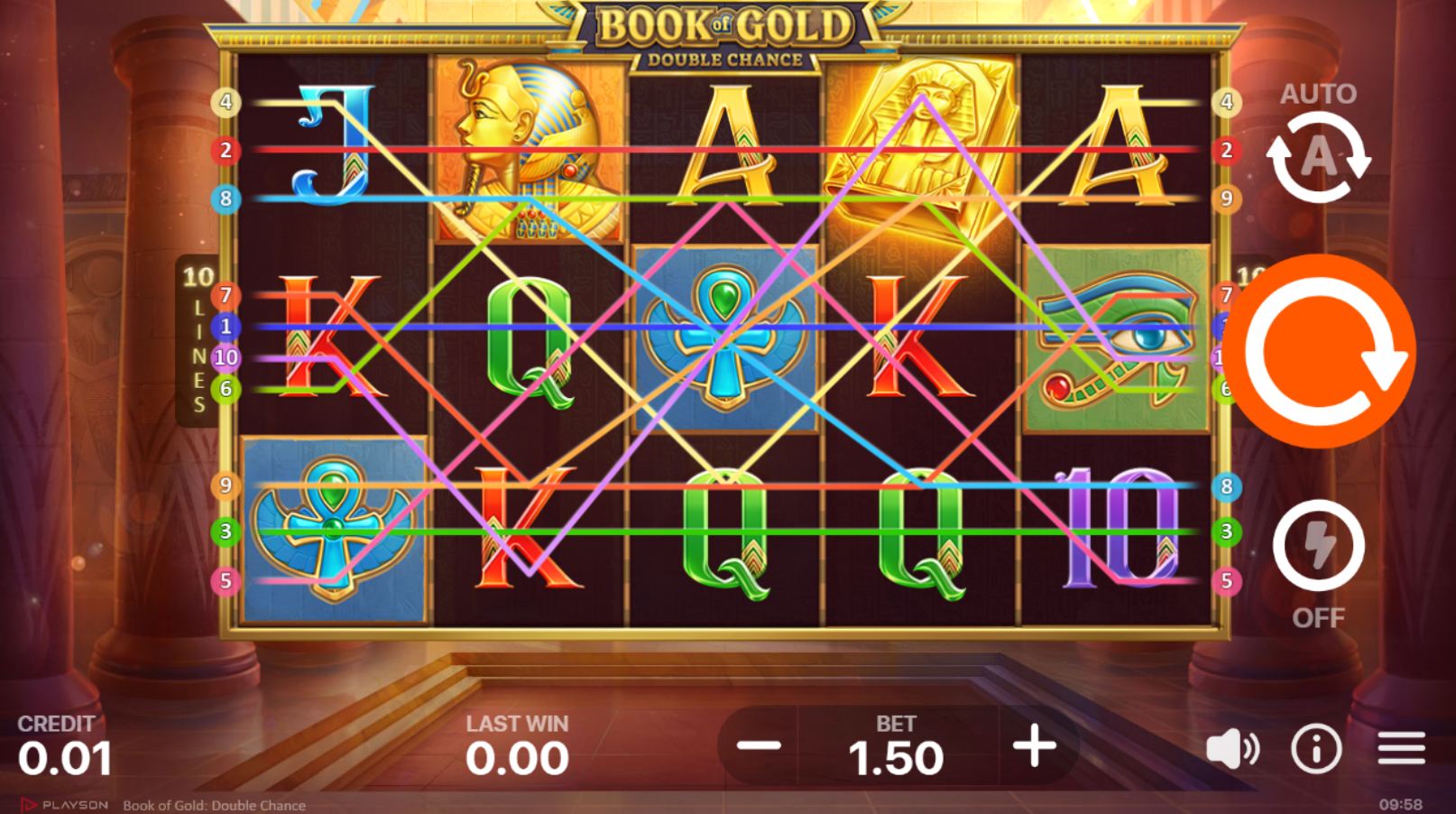This screenshot has height=814, width=1456.
Task: Open the Auto spin feature
Action: (1317, 156)
